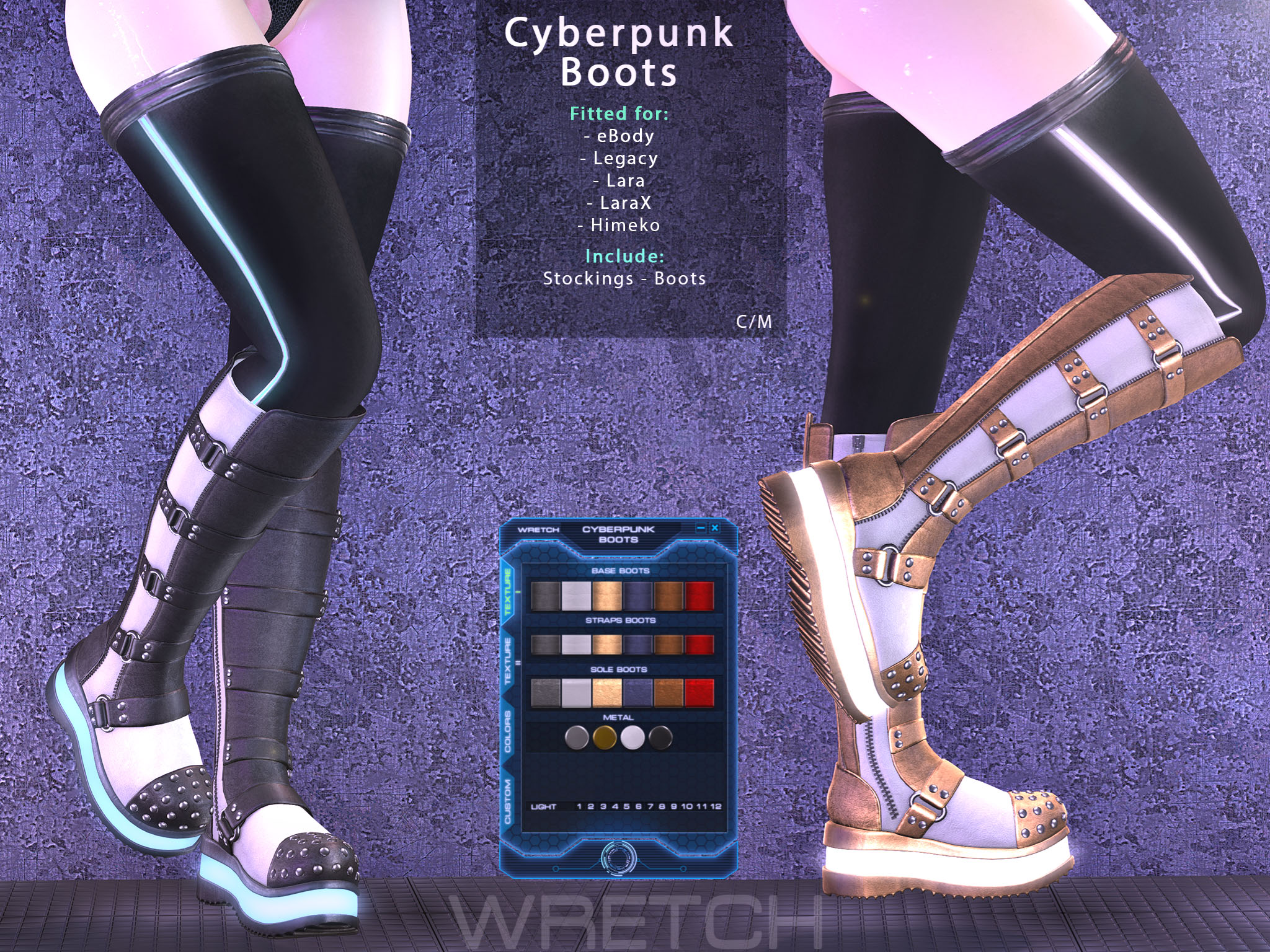Screen dimensions: 1270x952
Task: Close the Cyberpunk Boots HUD panel
Action: (714, 528)
